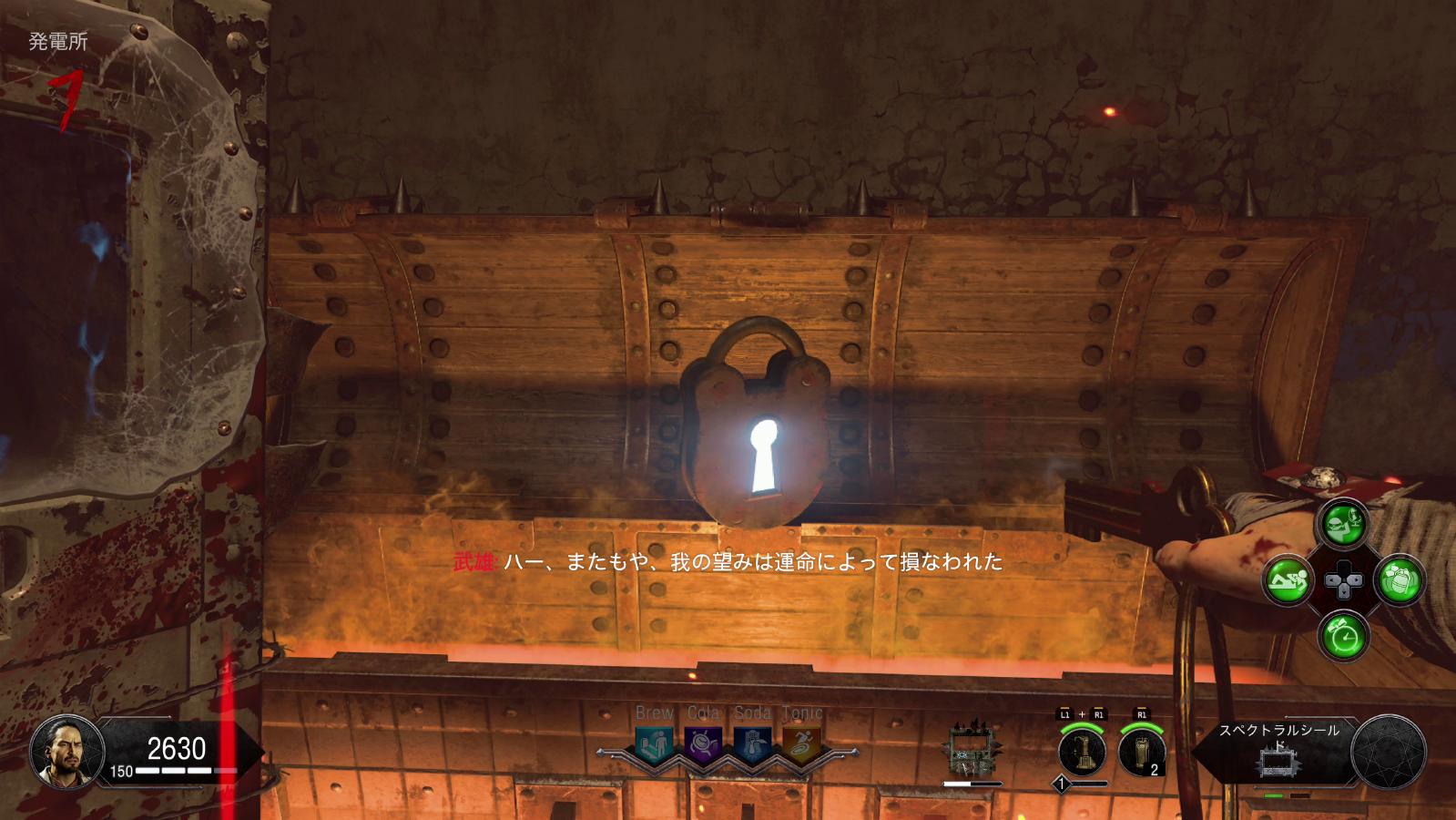The height and width of the screenshot is (820, 1456).
Task: Activate the orange Tonic perk icon
Action: tap(801, 745)
